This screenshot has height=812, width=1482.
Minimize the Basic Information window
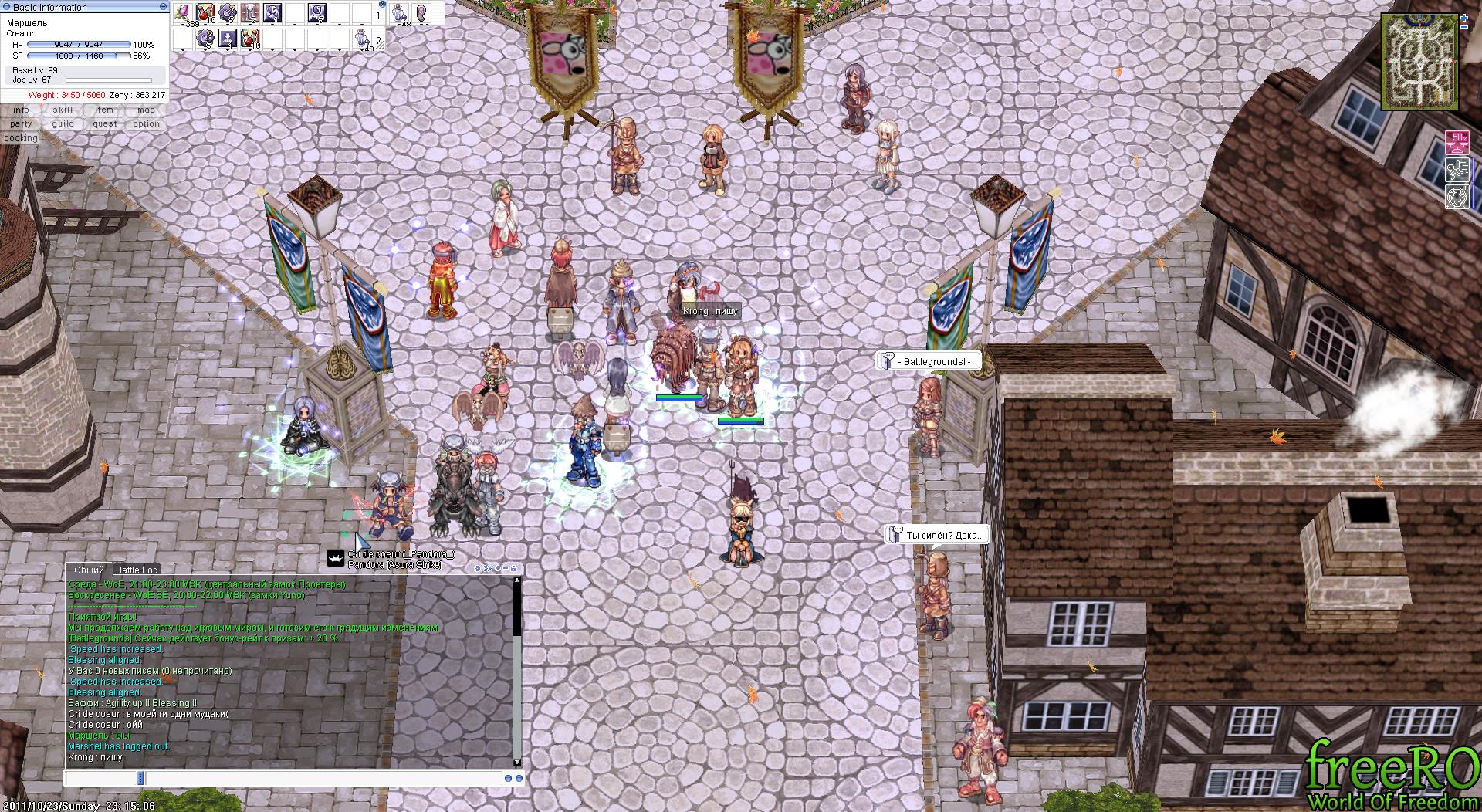[x=163, y=6]
